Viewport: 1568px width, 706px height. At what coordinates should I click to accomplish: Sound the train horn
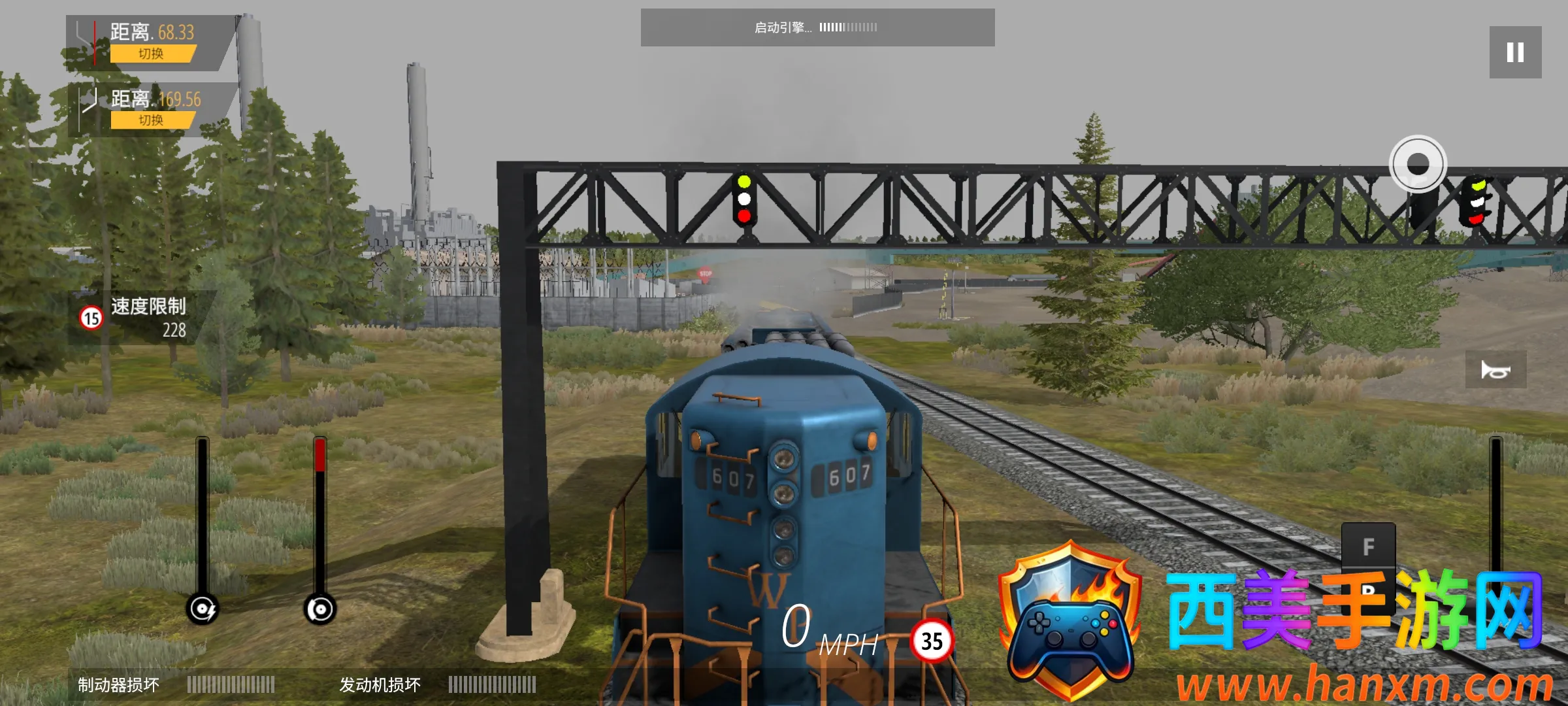tap(1495, 370)
